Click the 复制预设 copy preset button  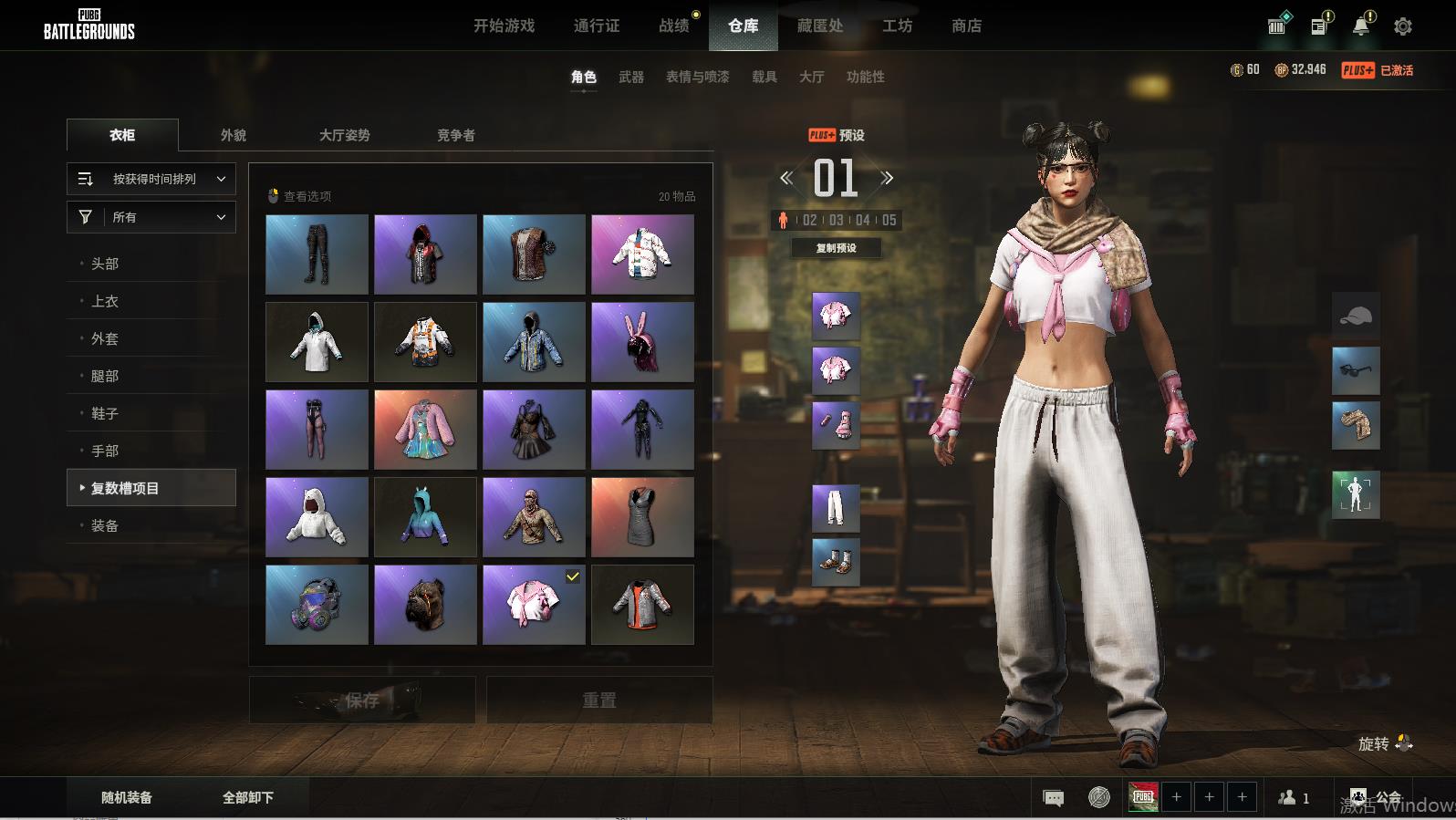836,248
